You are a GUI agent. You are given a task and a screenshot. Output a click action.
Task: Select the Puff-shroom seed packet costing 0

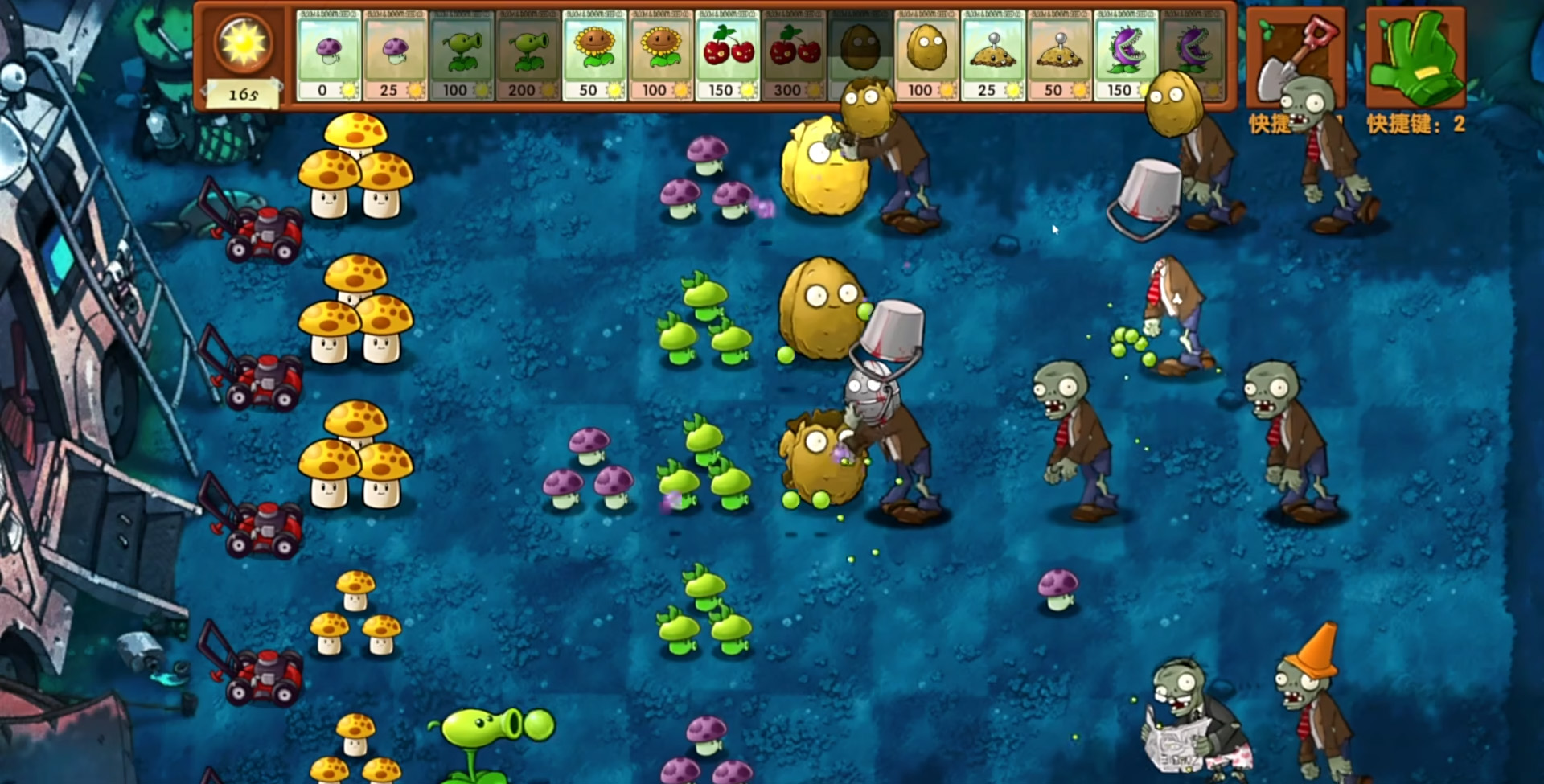[328, 55]
